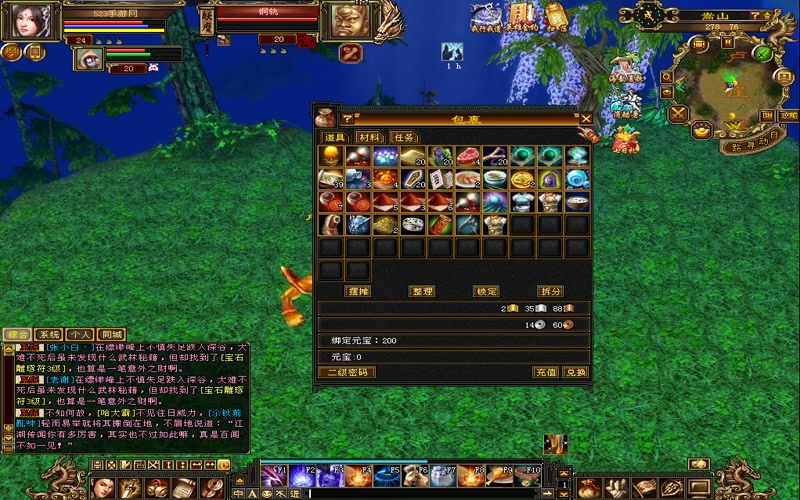Click the 充值 recharge button
800x500 pixels.
point(545,372)
